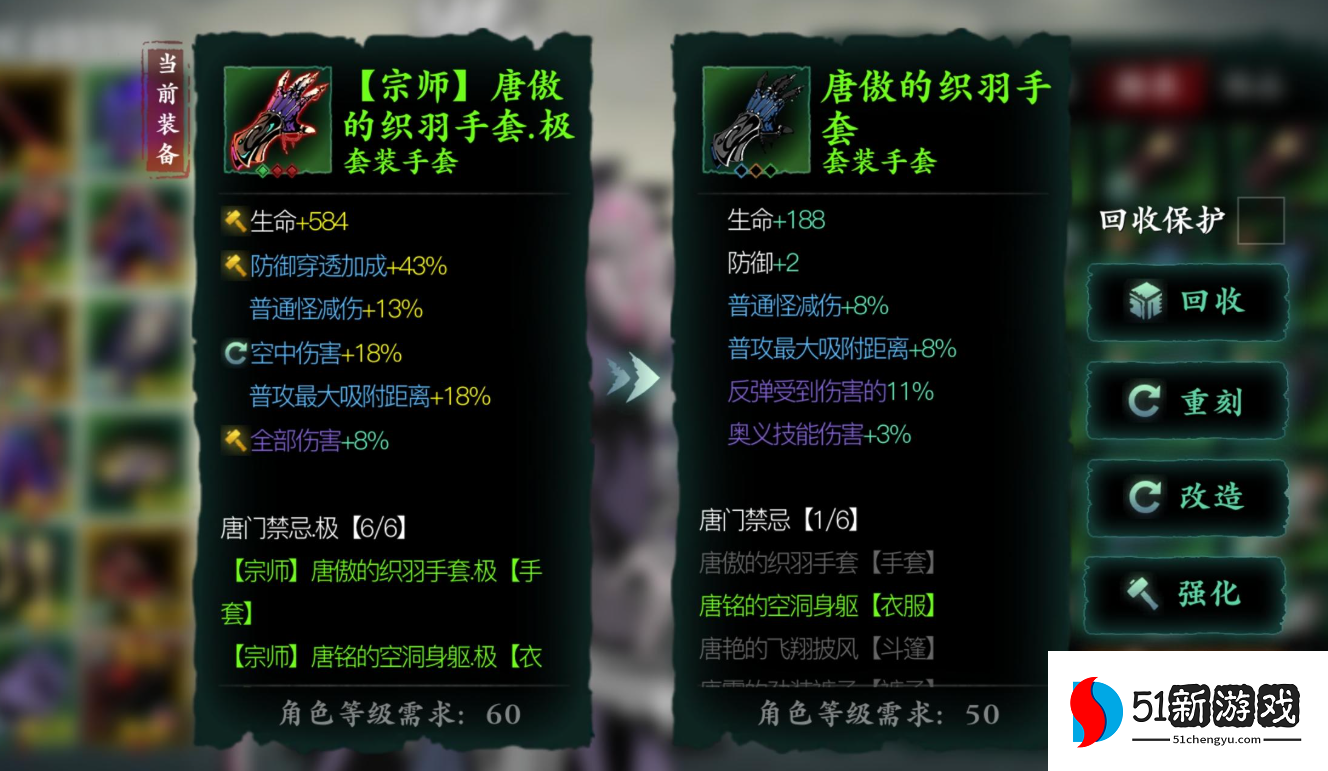Click the hammer icon beside 生命+584 stat
The height and width of the screenshot is (771, 1328).
pos(237,221)
